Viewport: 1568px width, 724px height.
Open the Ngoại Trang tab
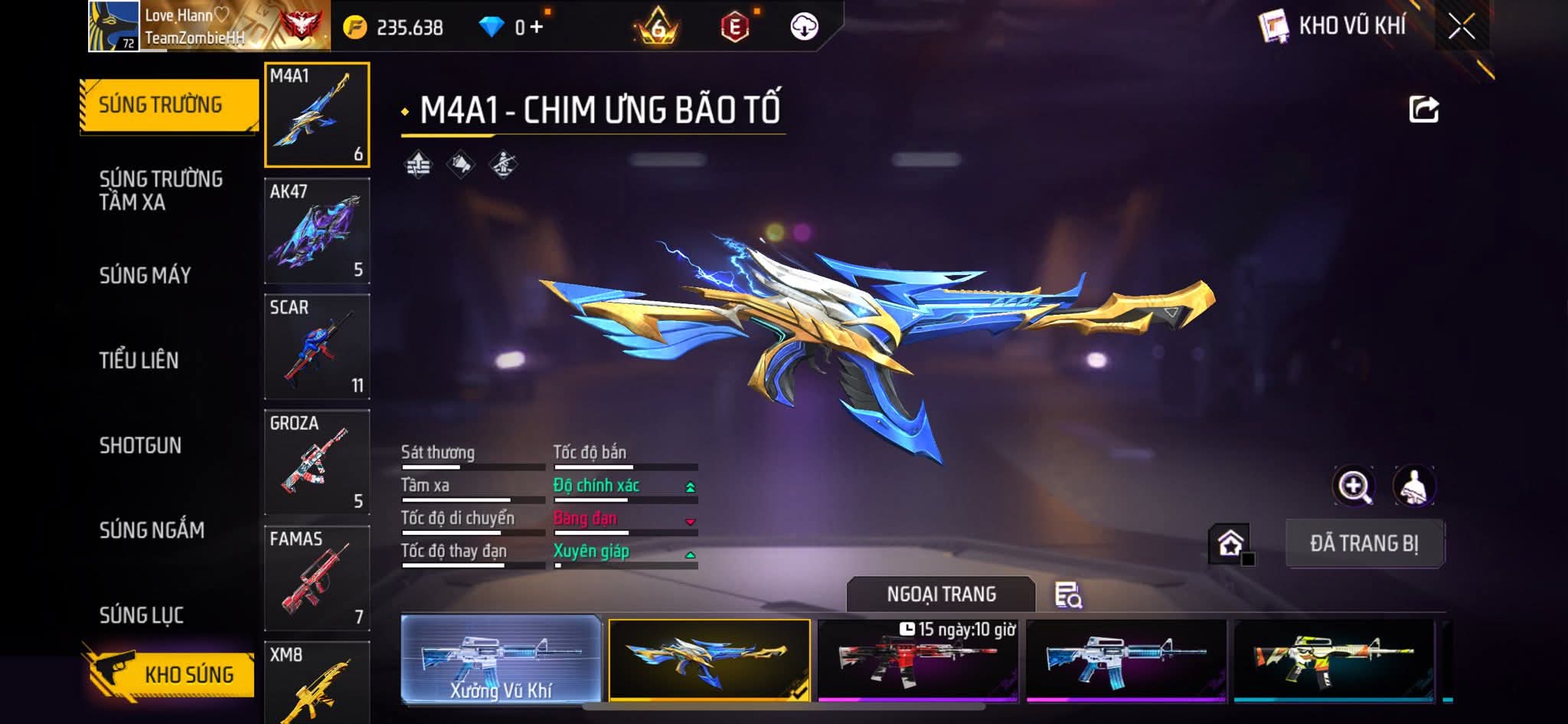click(941, 595)
